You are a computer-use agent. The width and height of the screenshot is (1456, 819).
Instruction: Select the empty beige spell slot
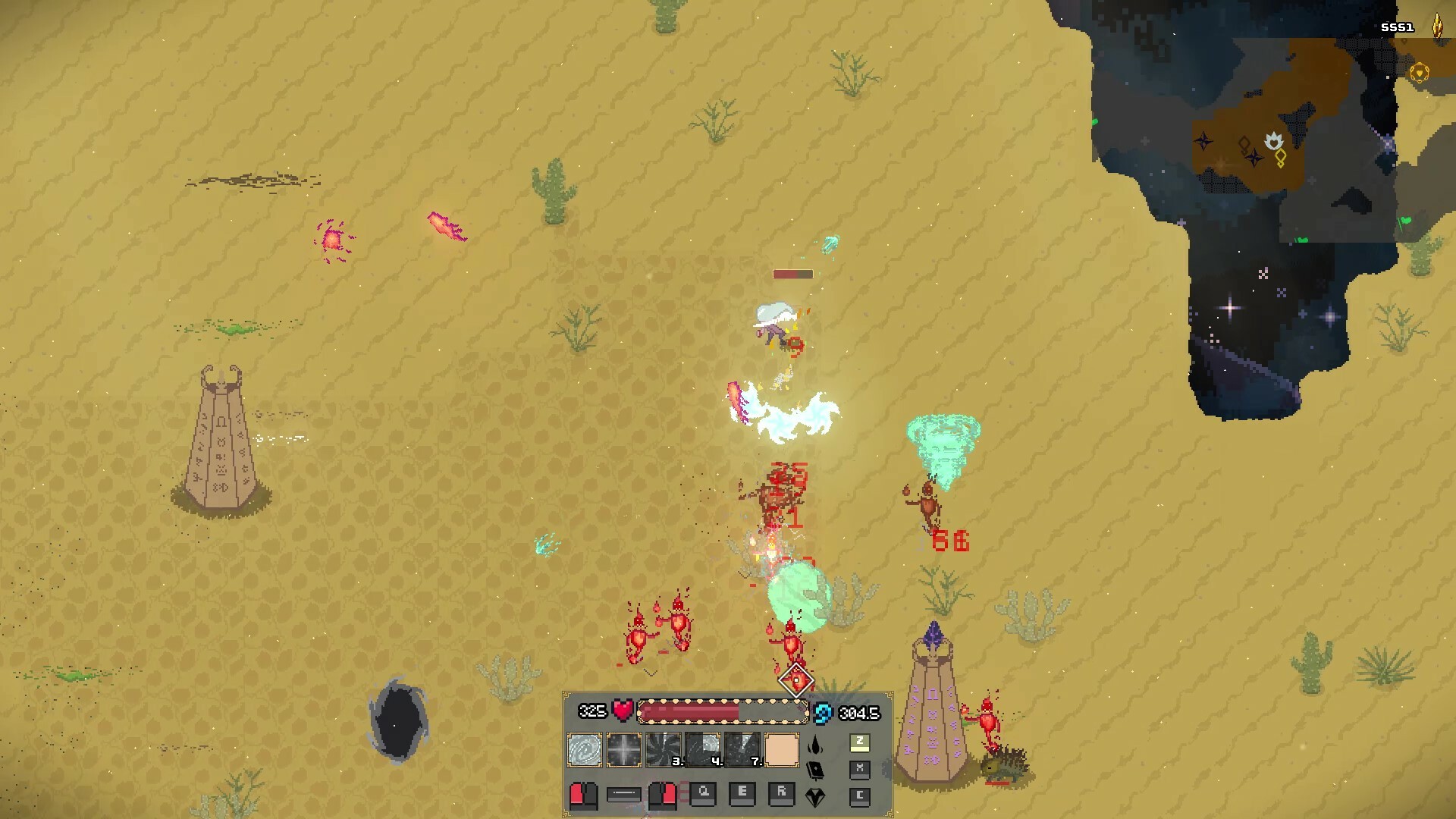[782, 750]
